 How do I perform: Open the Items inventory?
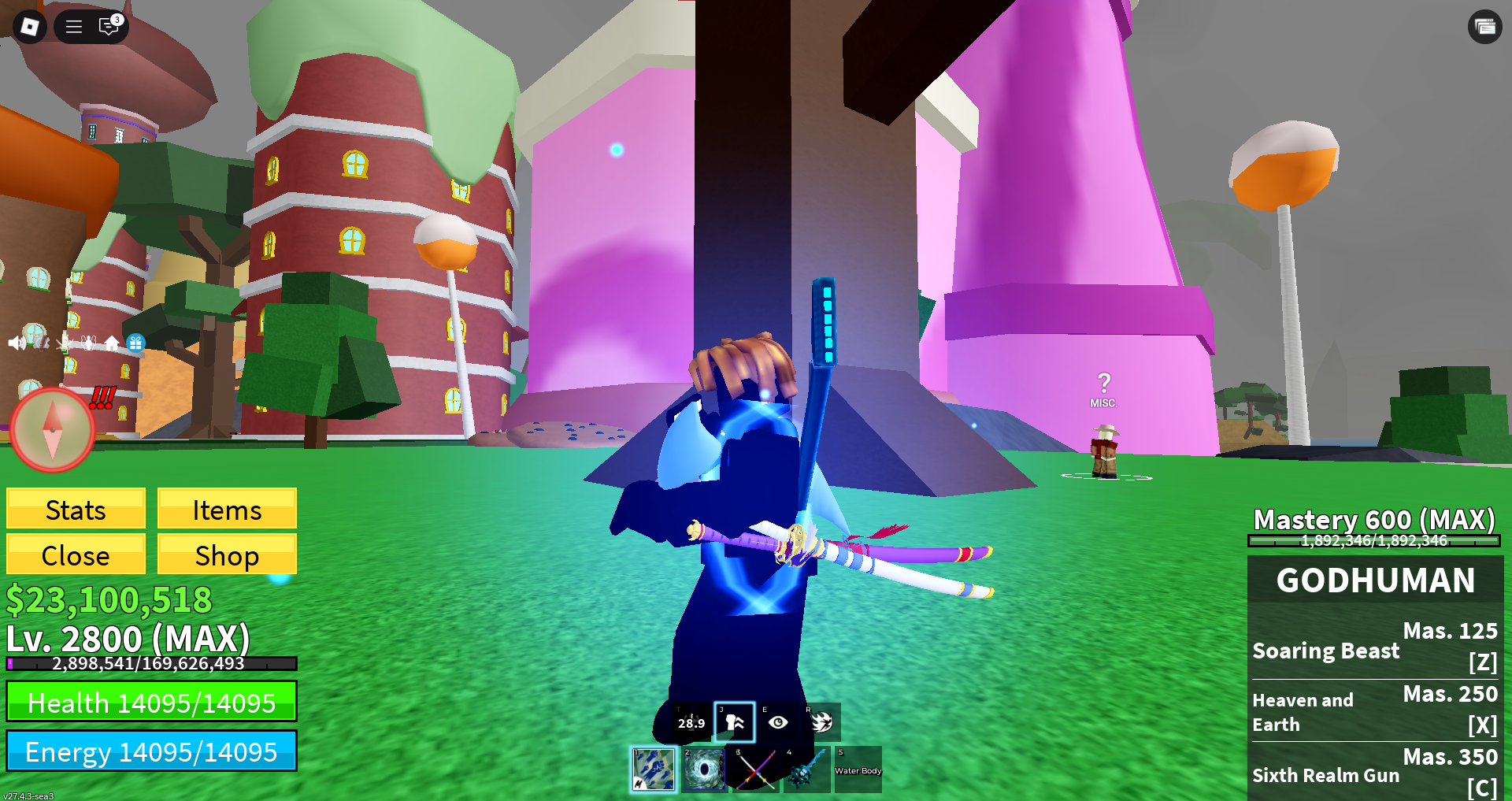click(x=227, y=510)
